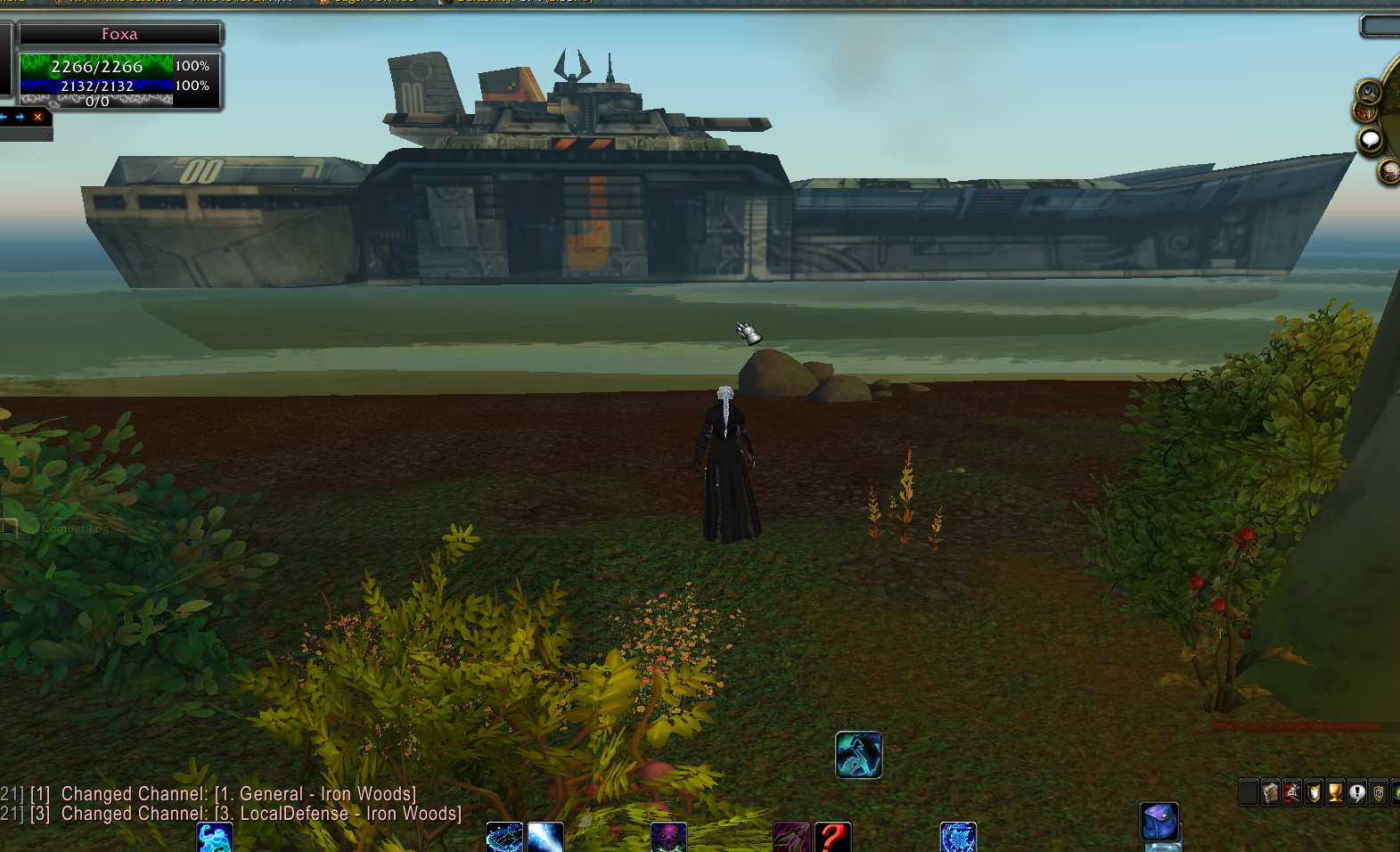The image size is (1400, 852).
Task: Open the blue and gold guild crest icon
Action: coord(1378,791)
